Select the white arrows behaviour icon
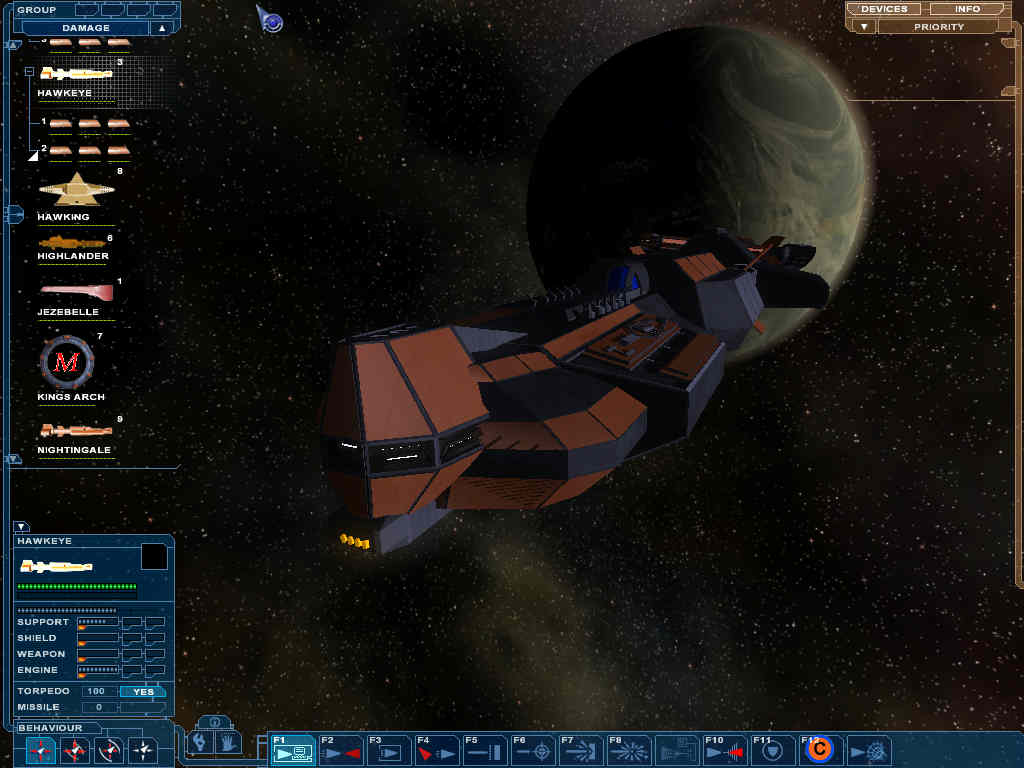The width and height of the screenshot is (1024, 768). click(143, 749)
